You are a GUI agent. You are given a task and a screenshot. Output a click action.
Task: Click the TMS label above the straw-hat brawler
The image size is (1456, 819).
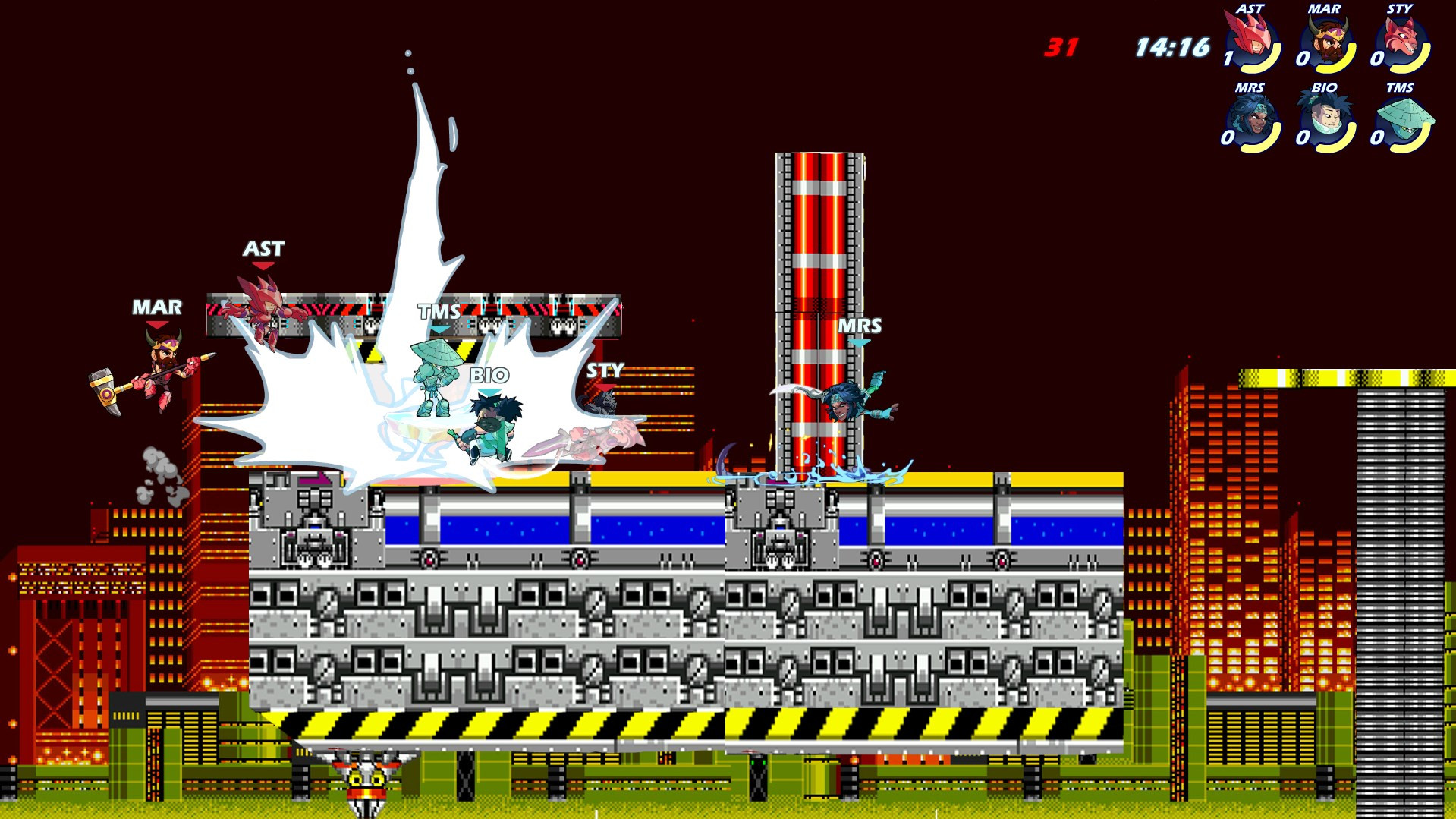438,311
